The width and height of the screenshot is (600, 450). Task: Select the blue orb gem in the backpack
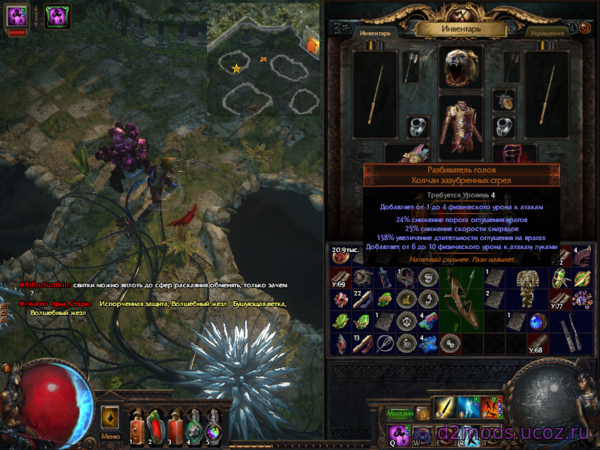(538, 321)
